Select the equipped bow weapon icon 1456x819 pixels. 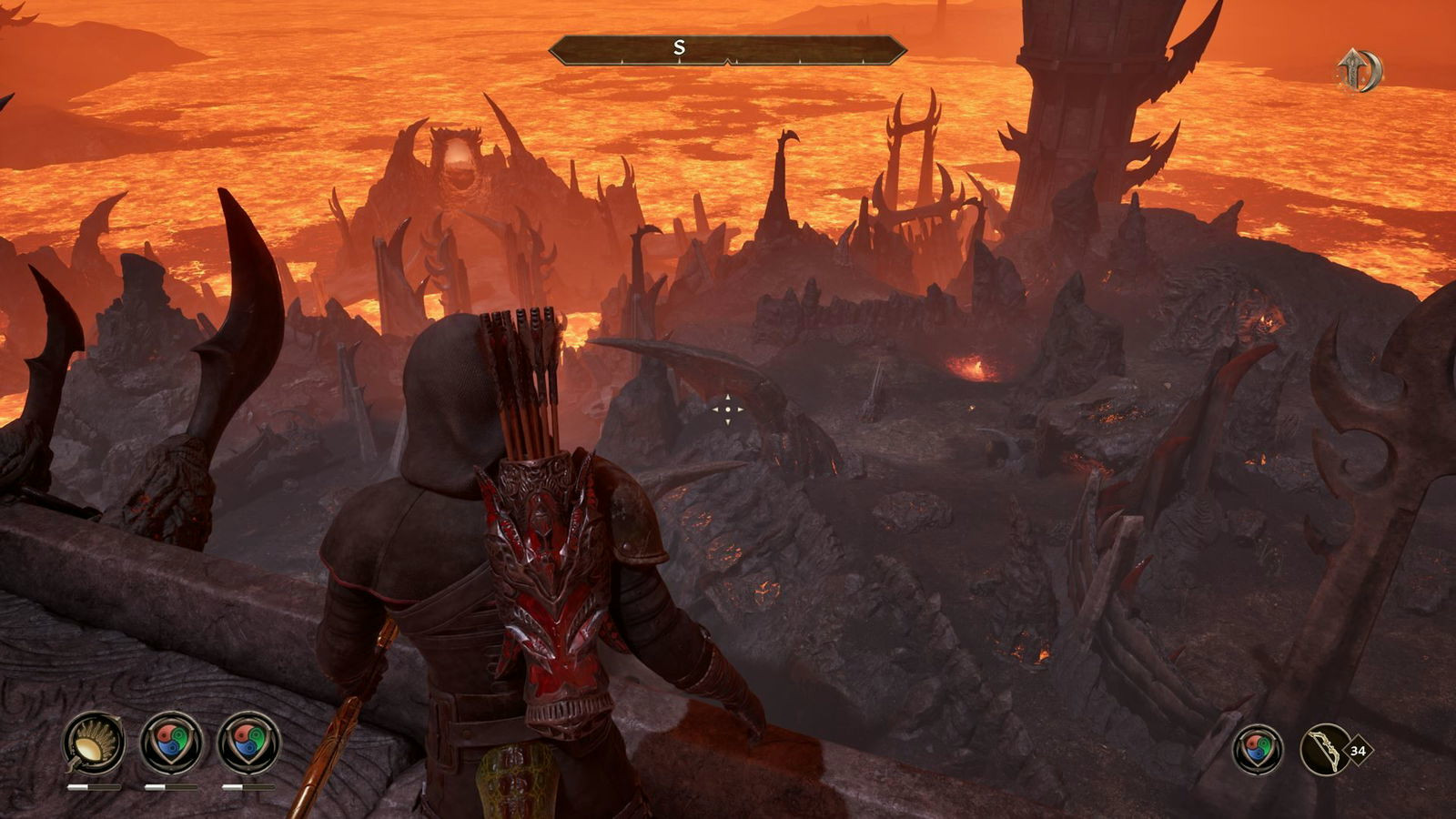pos(1326,750)
